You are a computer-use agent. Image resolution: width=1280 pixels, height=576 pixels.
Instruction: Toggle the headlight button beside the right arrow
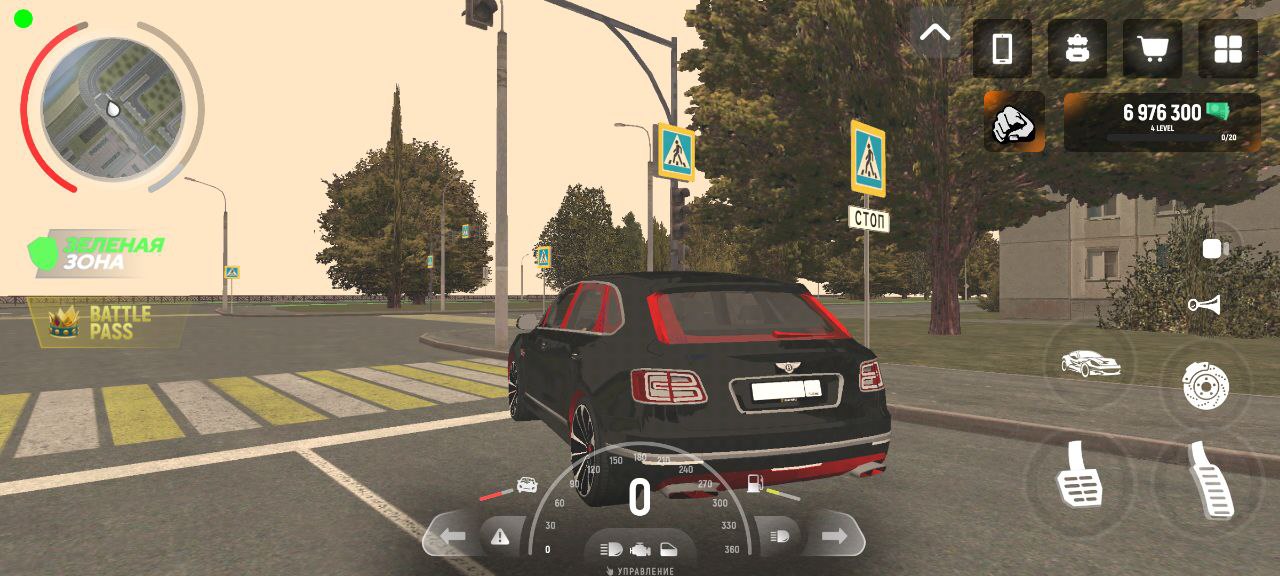pyautogui.click(x=780, y=537)
